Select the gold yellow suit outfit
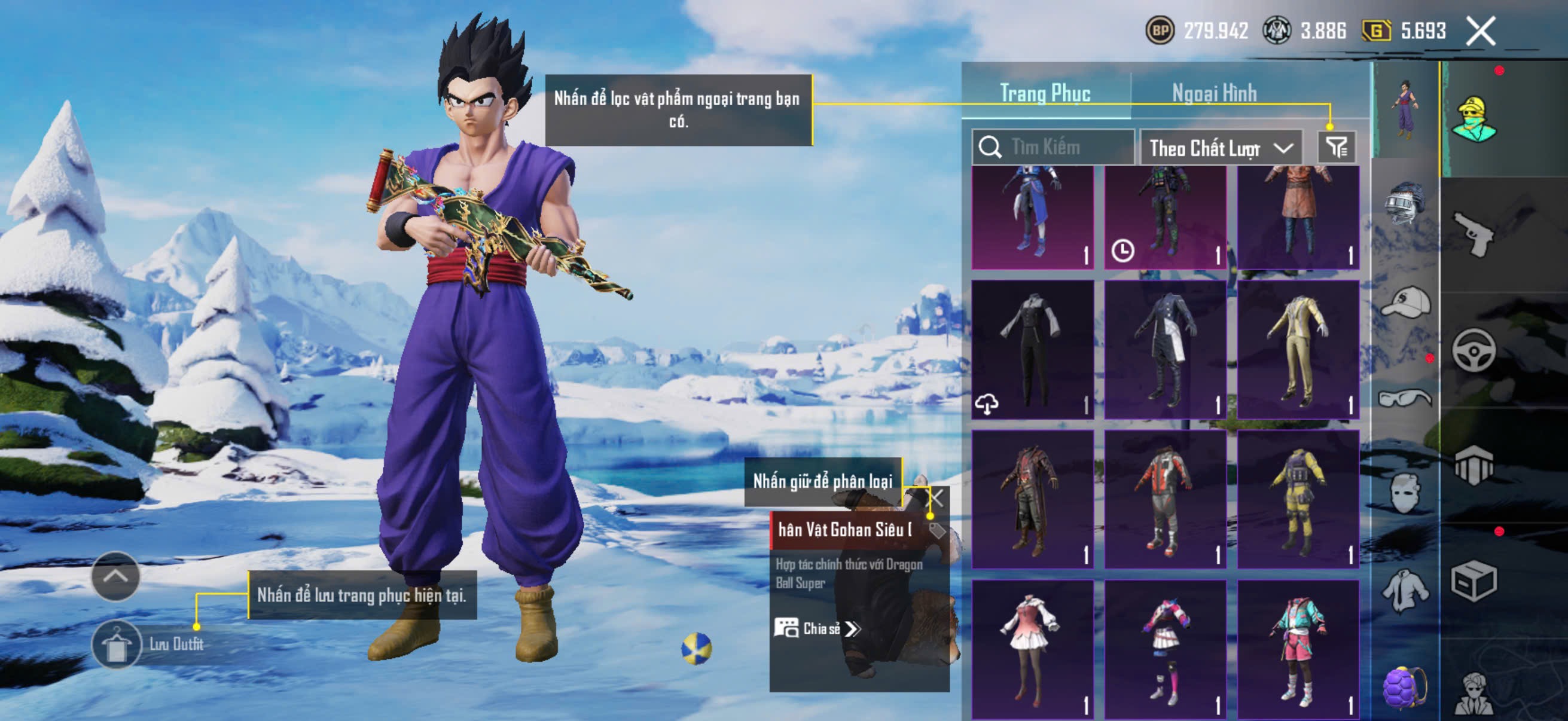Image resolution: width=1568 pixels, height=721 pixels. (1298, 350)
